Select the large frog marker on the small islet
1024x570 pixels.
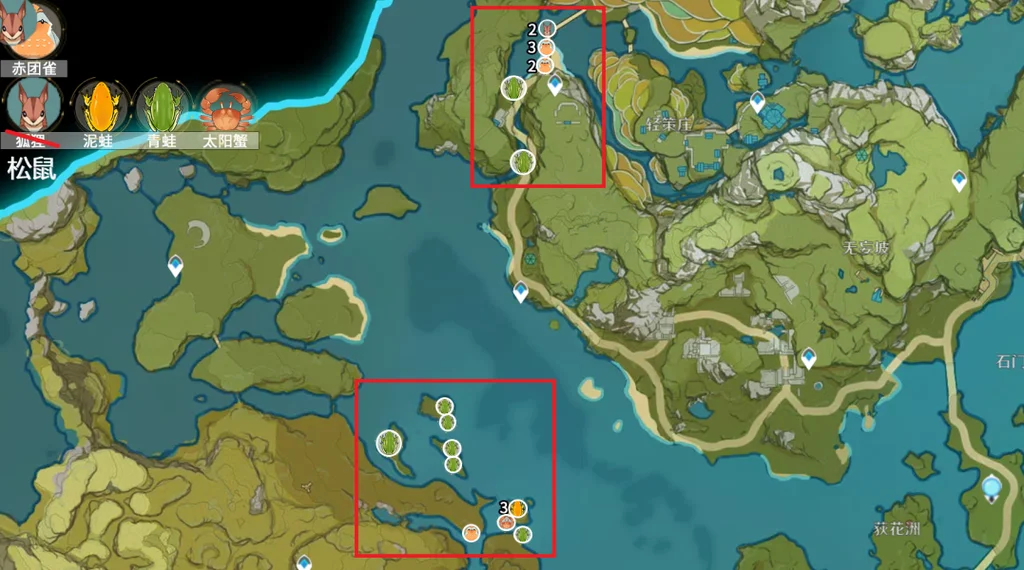click(x=390, y=442)
